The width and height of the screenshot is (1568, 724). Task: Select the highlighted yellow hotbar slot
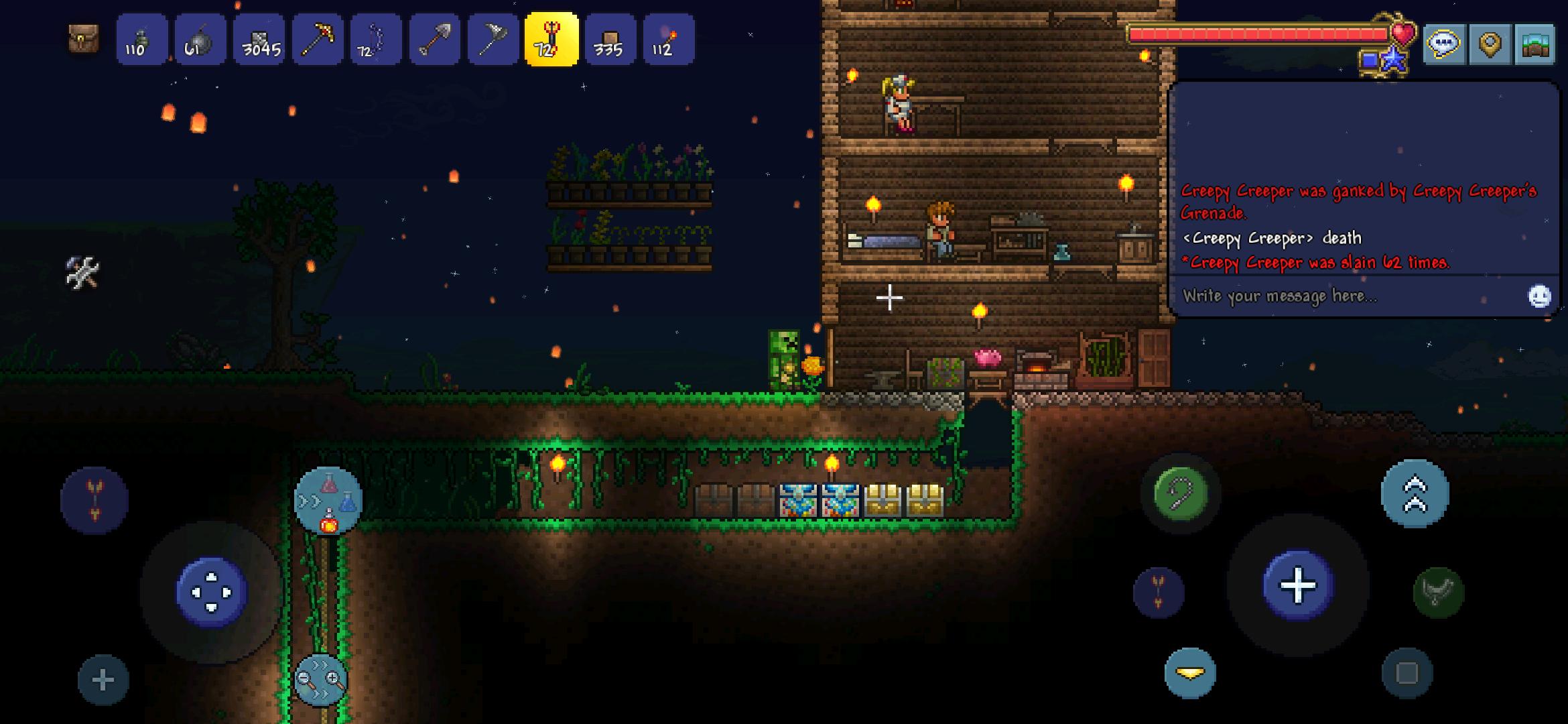[551, 40]
